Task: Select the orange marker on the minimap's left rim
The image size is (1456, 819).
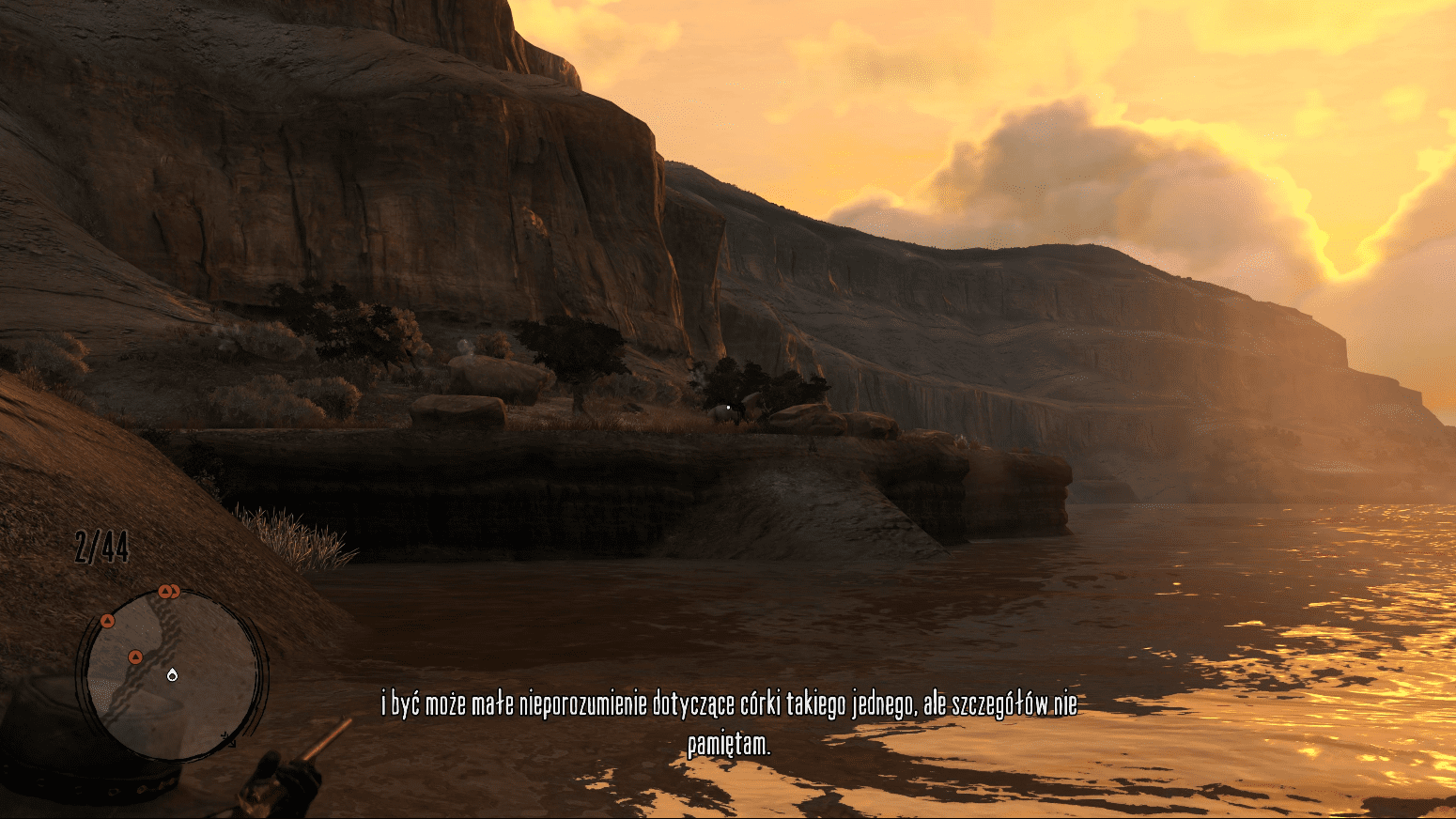Action: (x=107, y=621)
